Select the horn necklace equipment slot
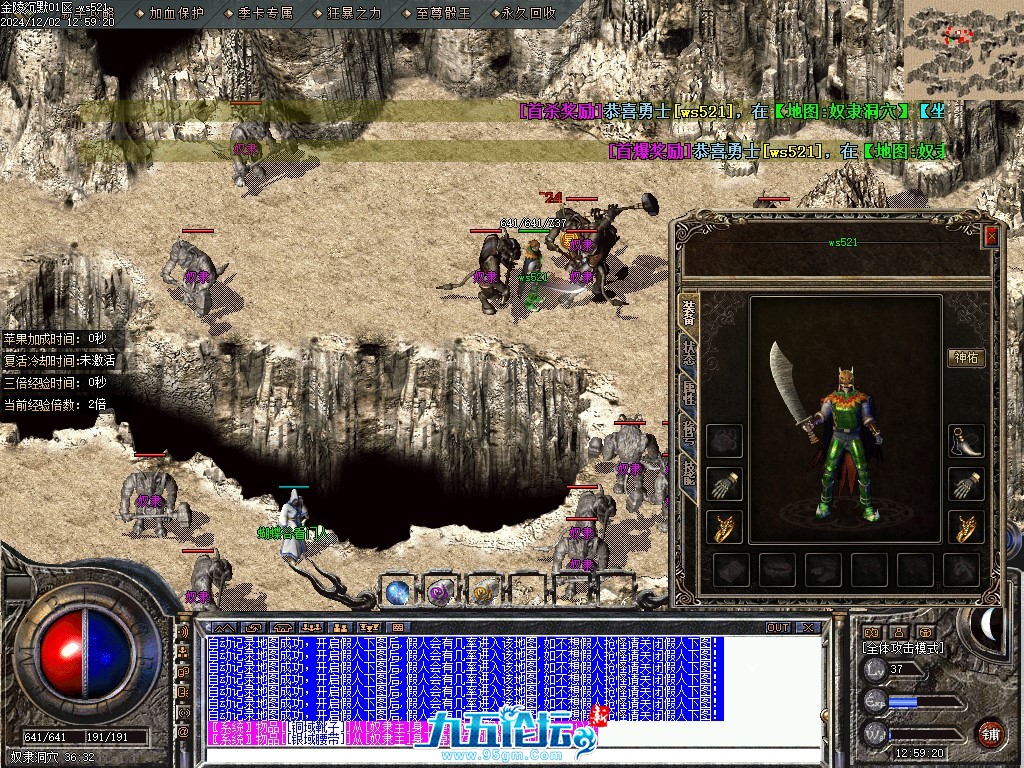Screen dimensions: 1024x768 coord(966,441)
